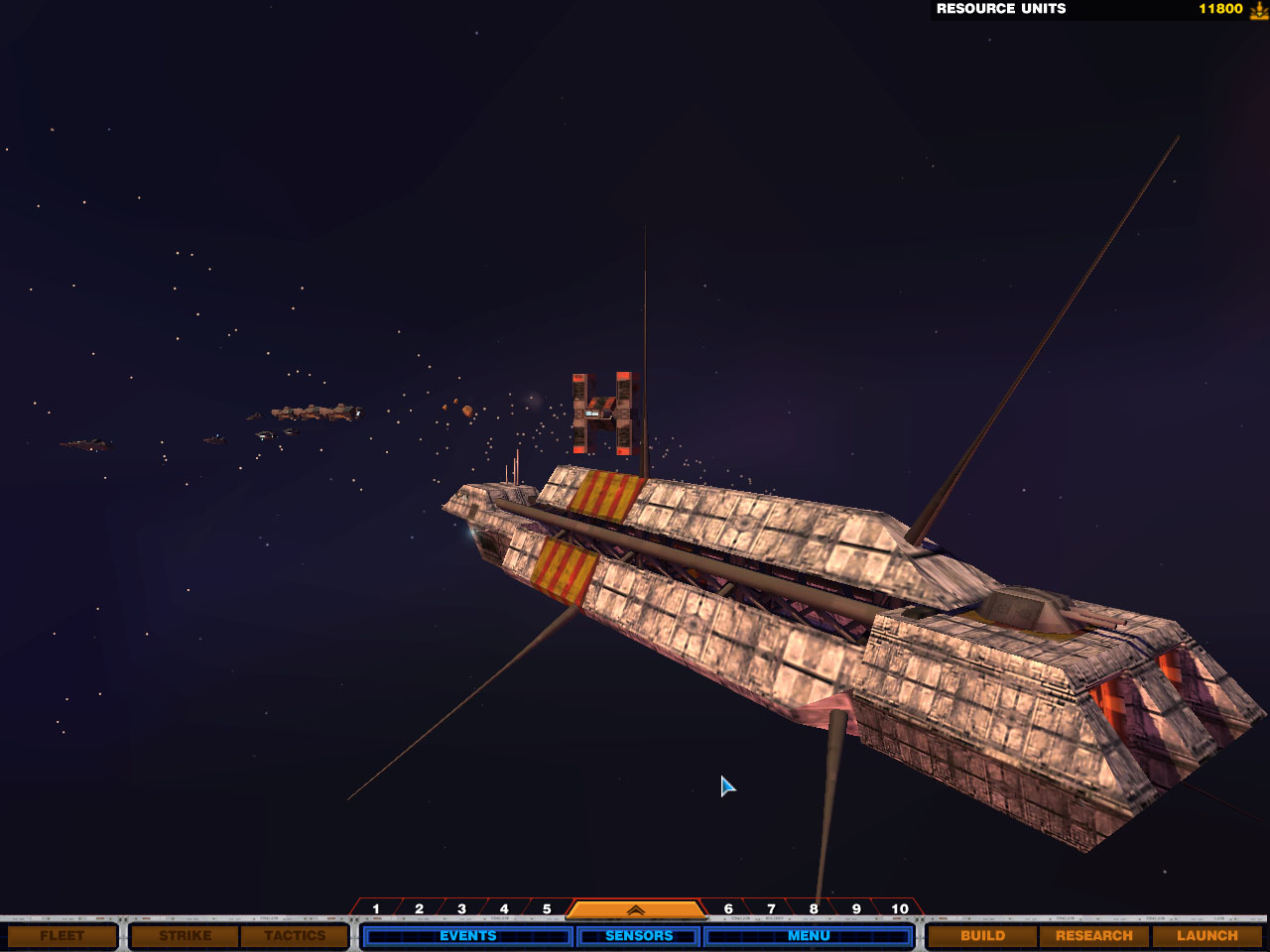
Task: Select control group 9
Action: (x=856, y=908)
